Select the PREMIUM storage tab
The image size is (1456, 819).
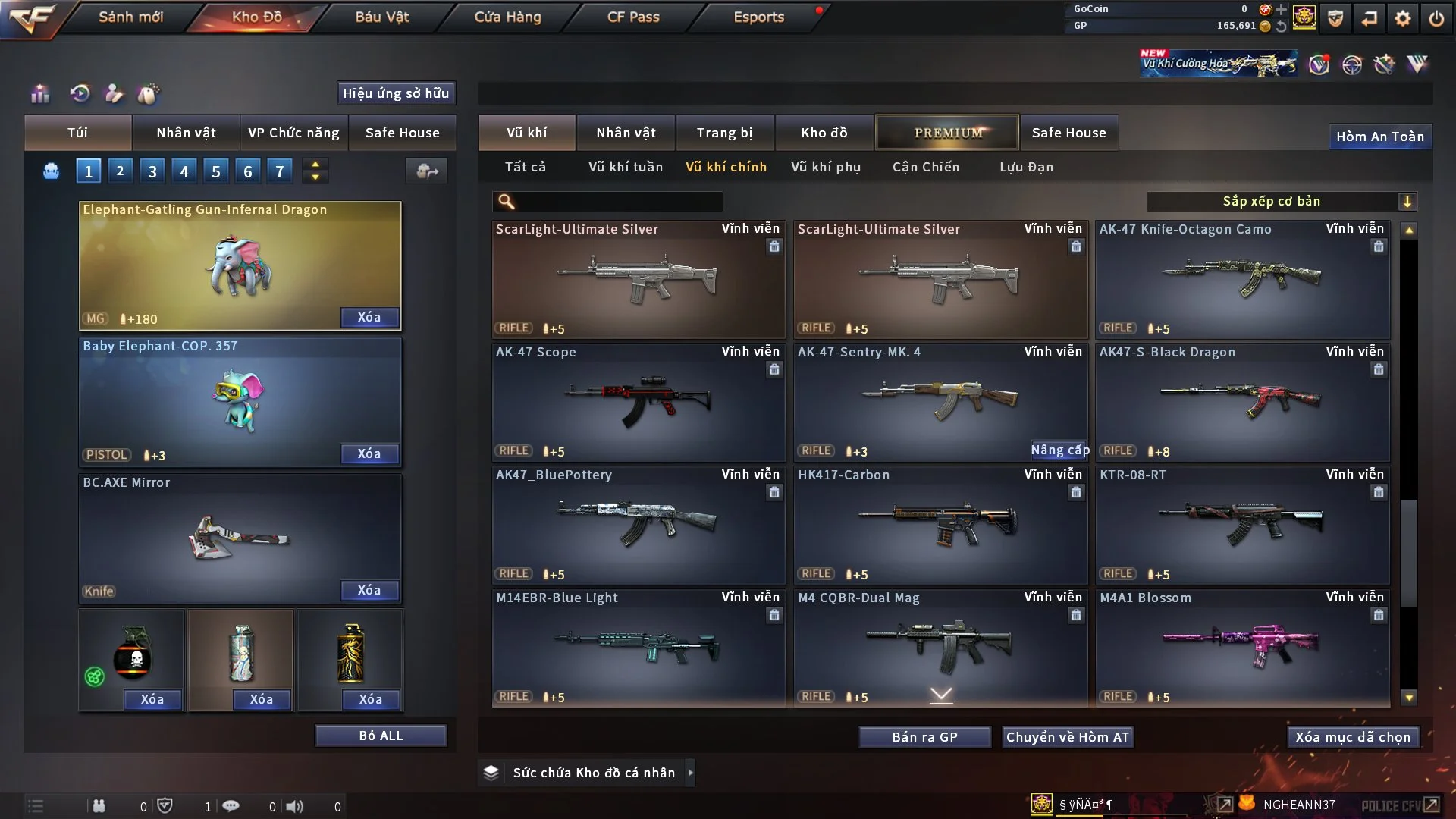947,133
